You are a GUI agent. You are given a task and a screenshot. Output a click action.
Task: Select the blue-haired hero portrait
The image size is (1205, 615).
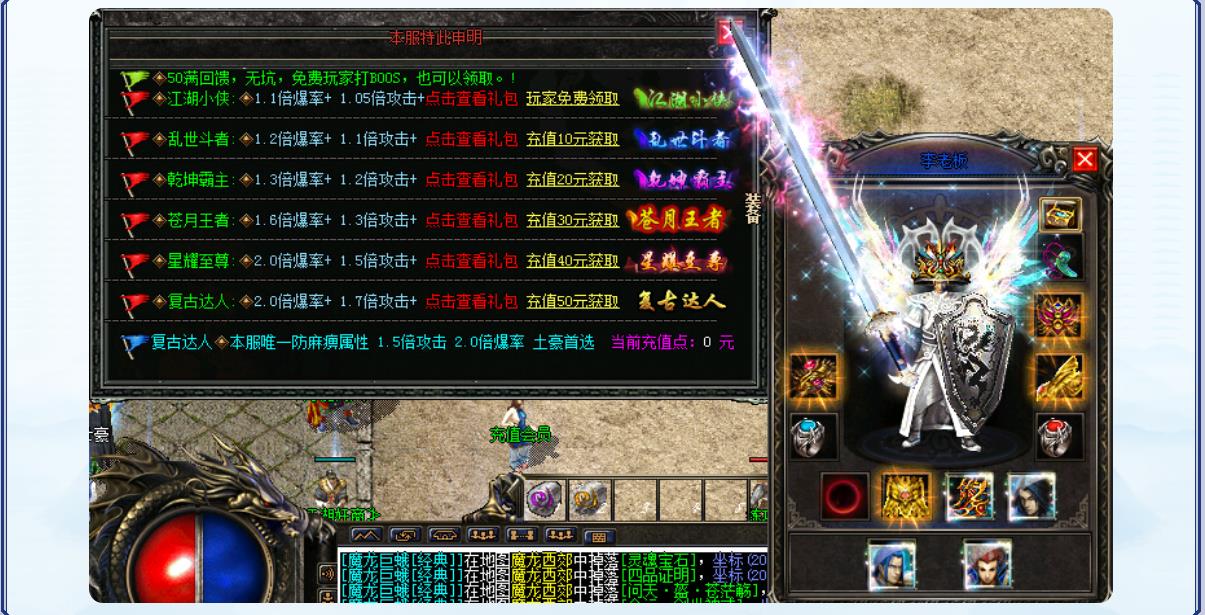[891, 563]
